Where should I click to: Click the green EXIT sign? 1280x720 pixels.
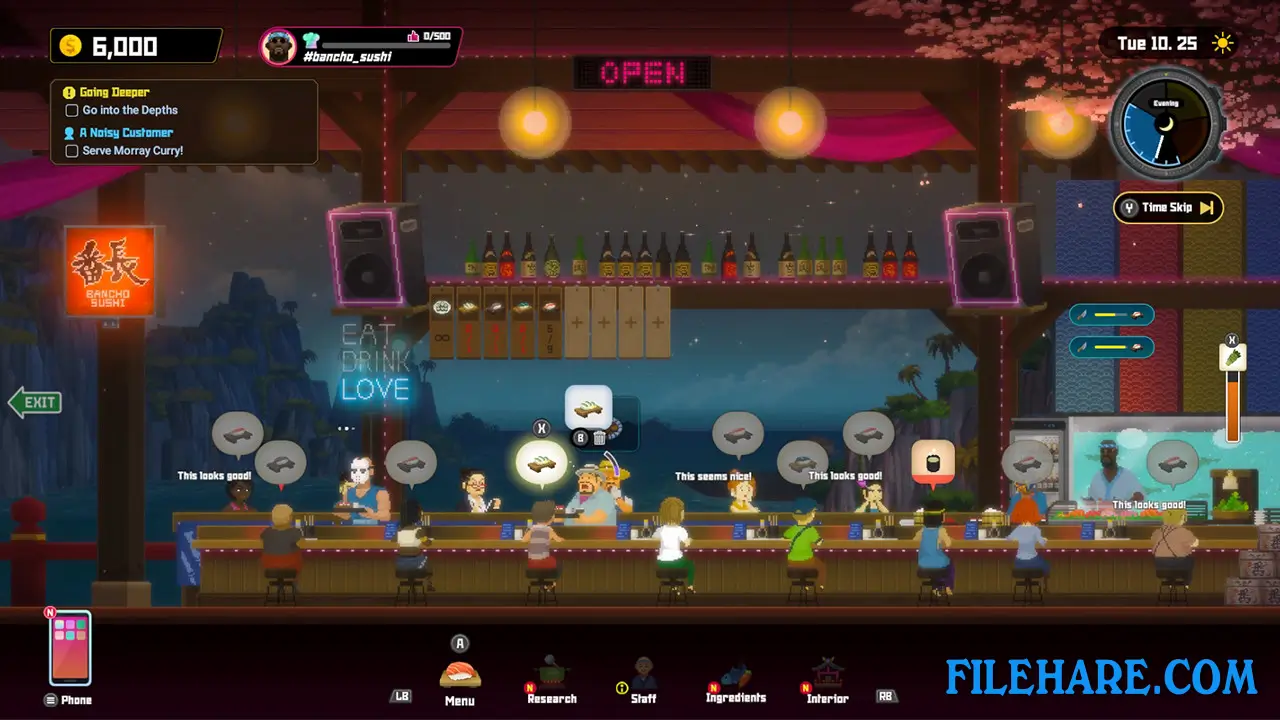point(36,402)
